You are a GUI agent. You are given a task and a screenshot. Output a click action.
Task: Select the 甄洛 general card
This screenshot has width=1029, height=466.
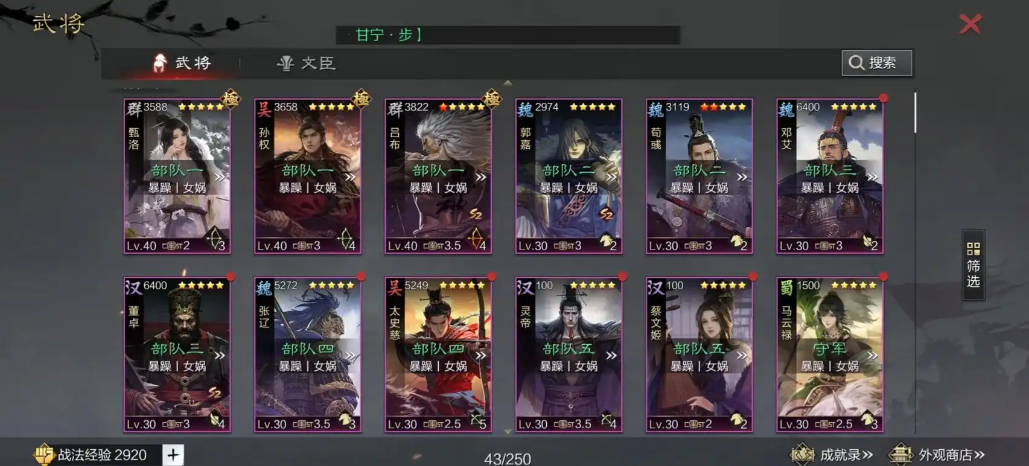click(x=177, y=175)
